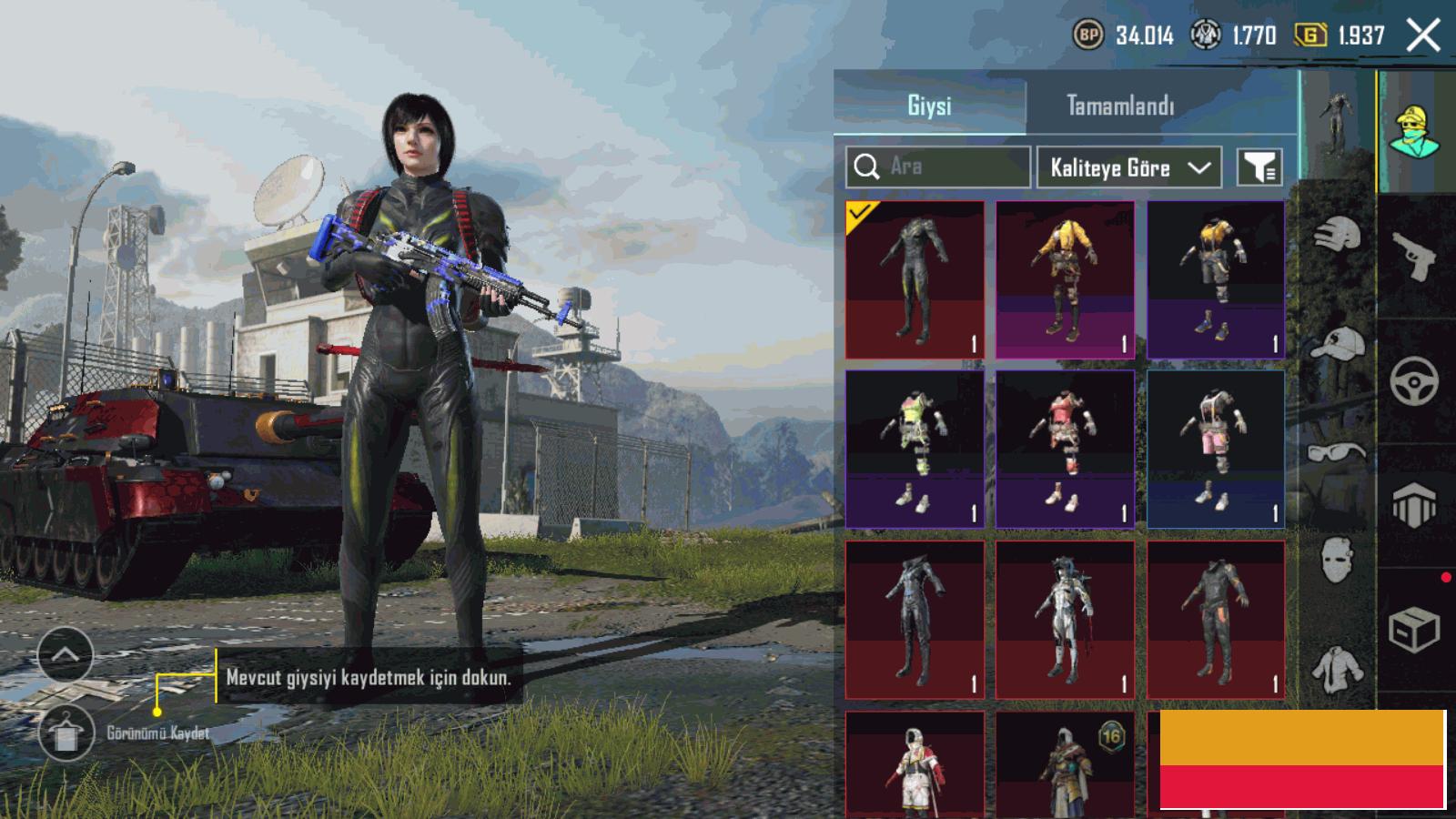Open the vehicle skins steering wheel section
The image size is (1456, 819).
point(1414,380)
